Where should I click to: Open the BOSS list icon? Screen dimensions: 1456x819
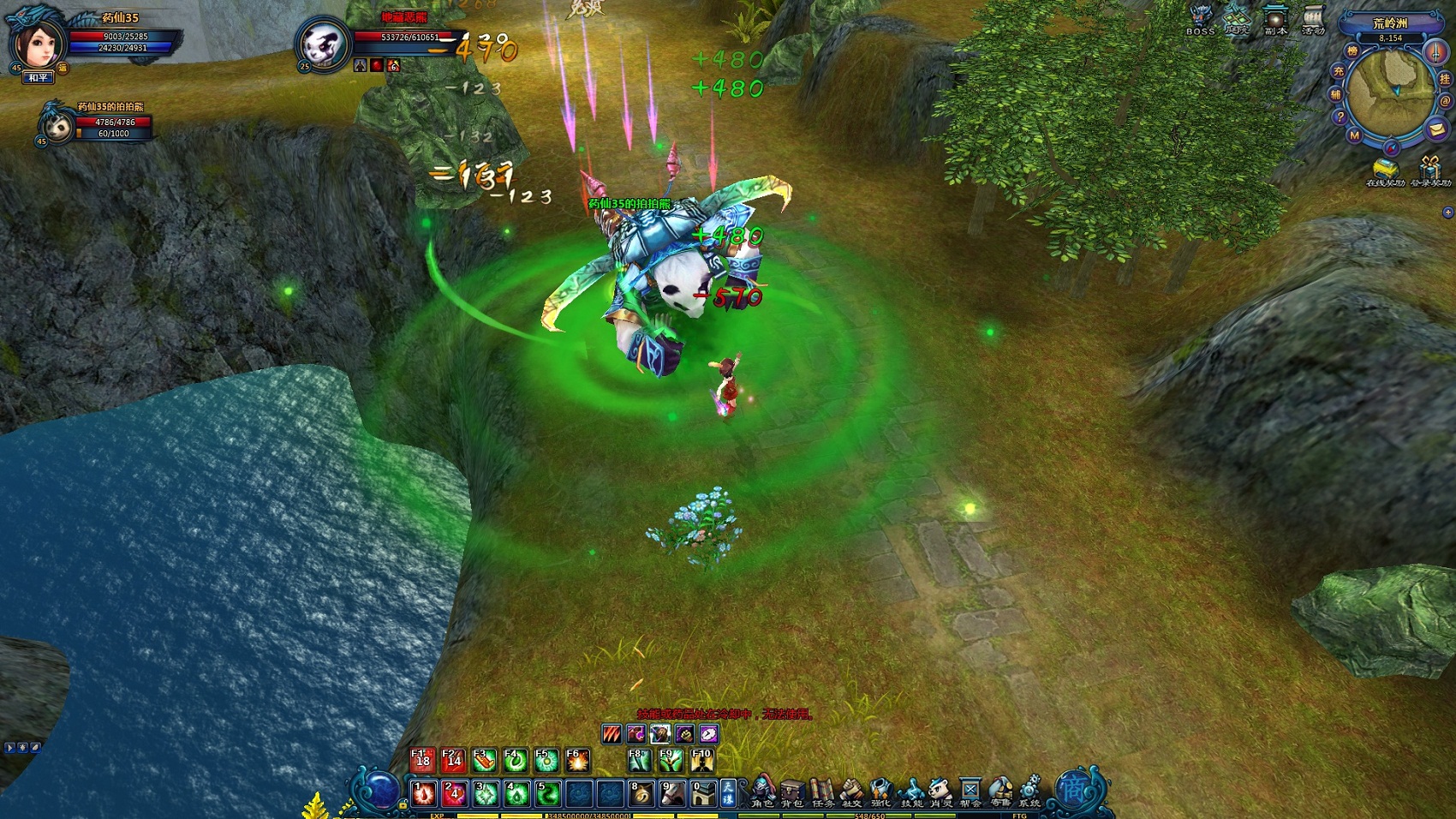[1200, 18]
